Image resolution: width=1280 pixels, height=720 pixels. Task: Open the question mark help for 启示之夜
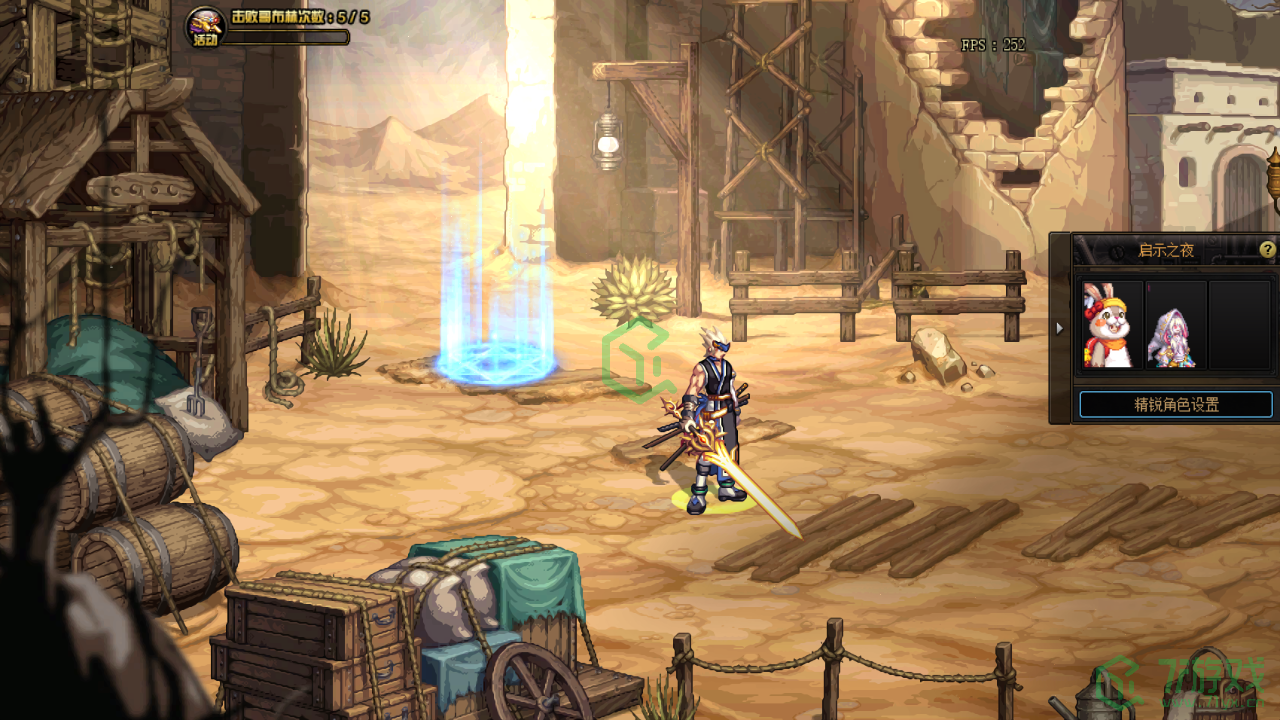click(x=1267, y=250)
